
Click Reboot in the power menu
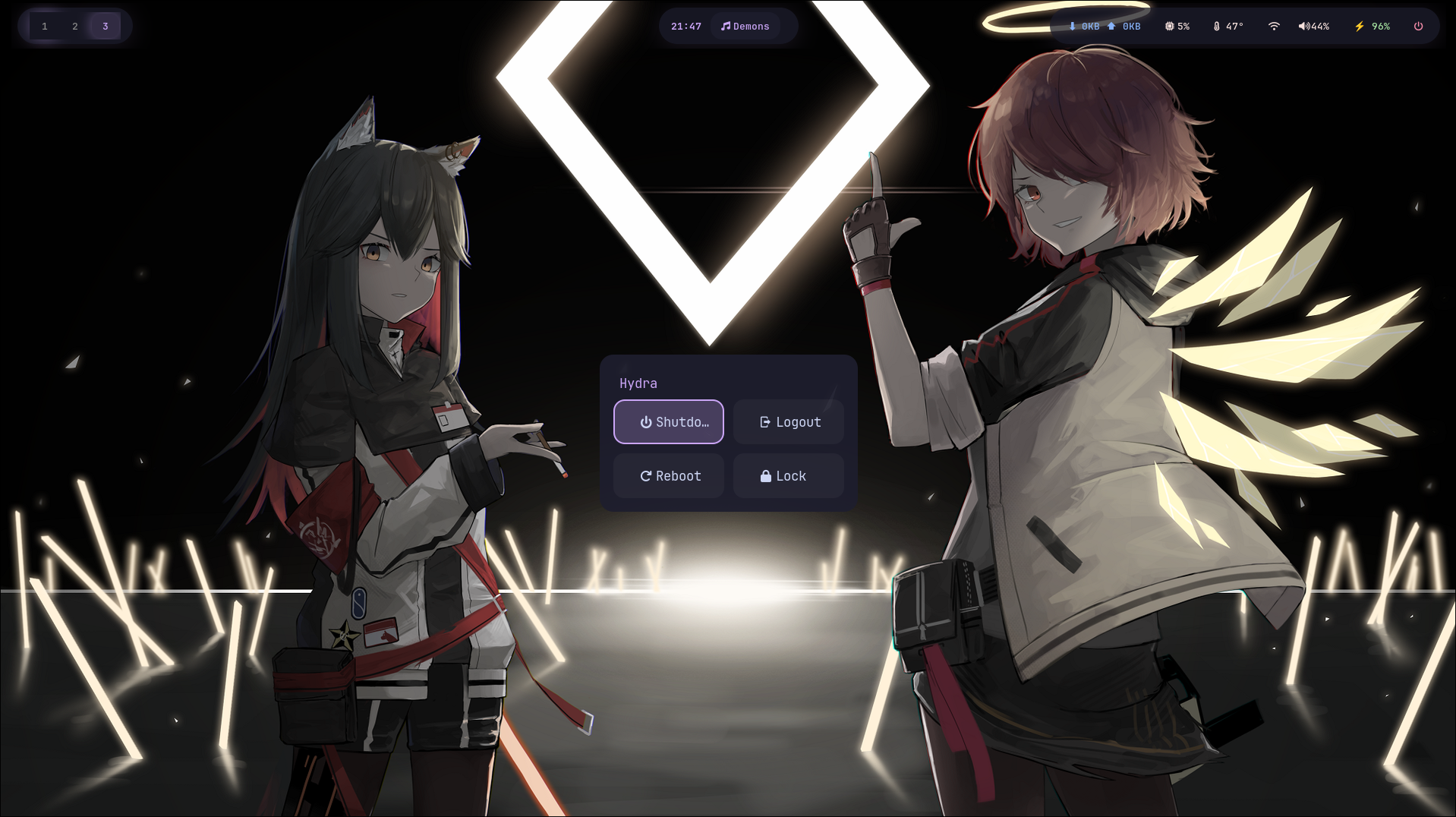[x=668, y=475]
